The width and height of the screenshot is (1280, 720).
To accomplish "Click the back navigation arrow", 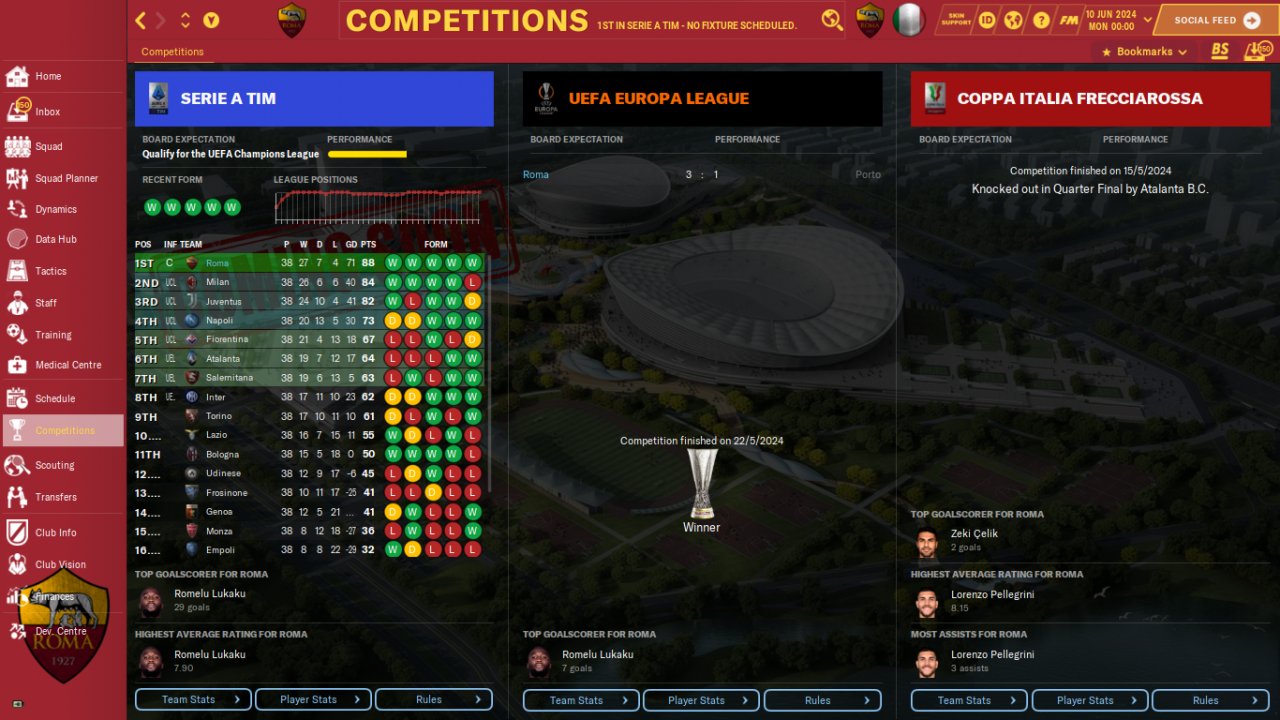I will pos(141,20).
